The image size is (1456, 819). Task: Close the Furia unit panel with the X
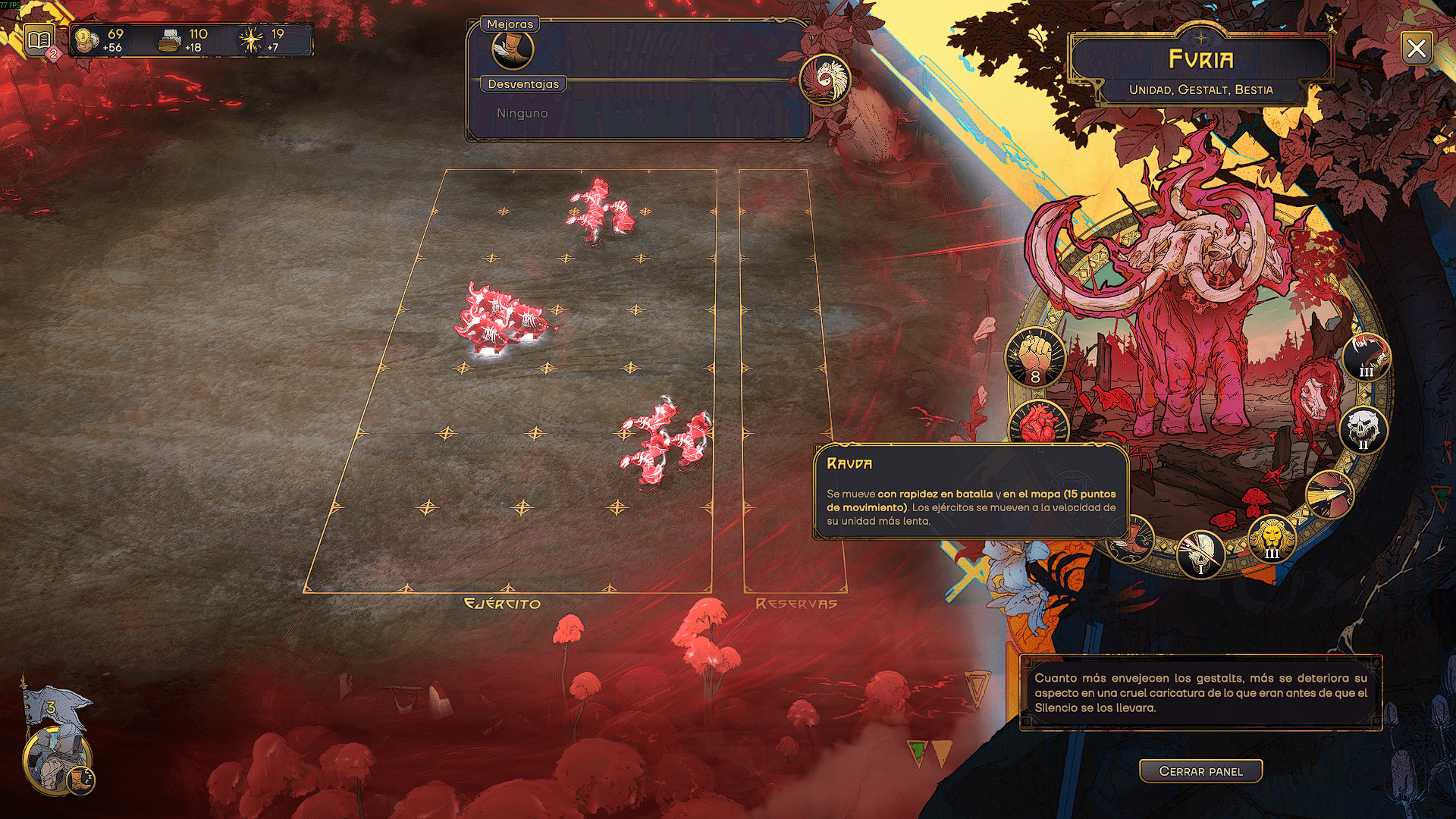pyautogui.click(x=1416, y=49)
